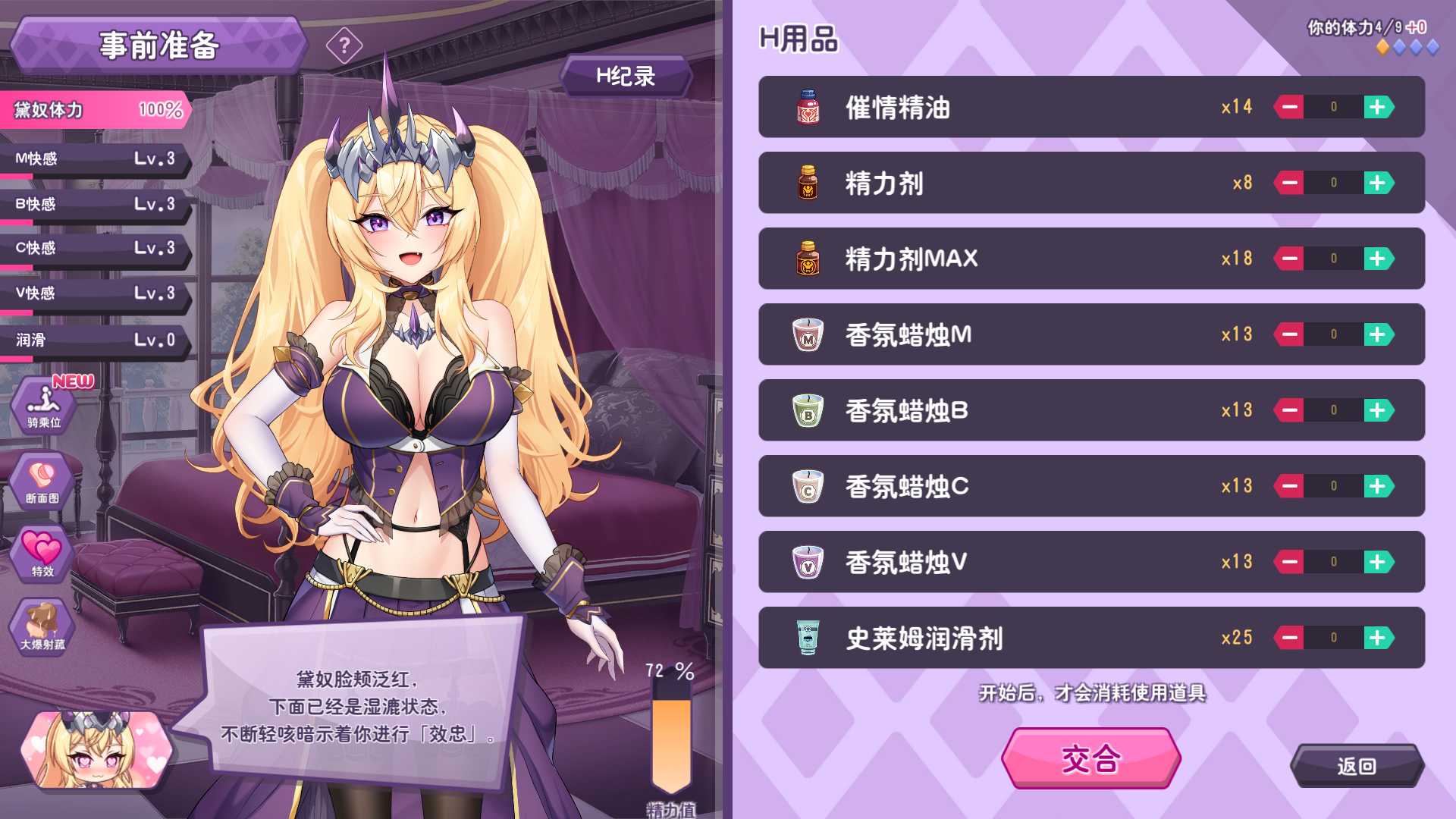Click the 香氛蜡烛M quantity input field
1456x819 pixels.
[1333, 334]
